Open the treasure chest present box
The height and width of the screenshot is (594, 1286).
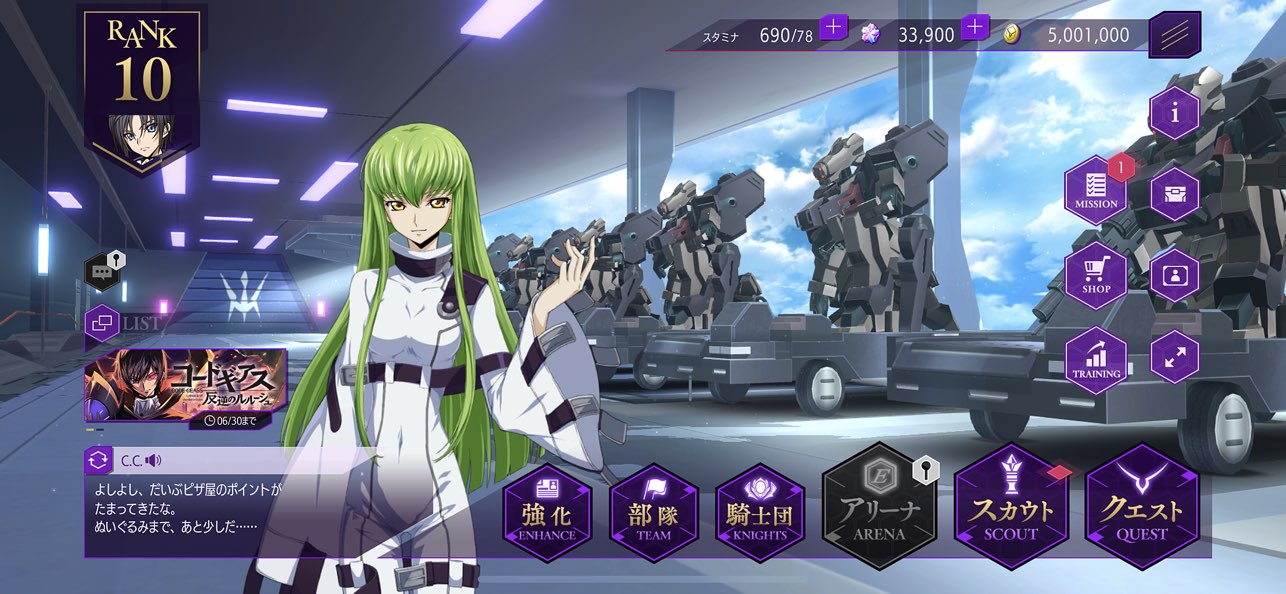[1175, 193]
